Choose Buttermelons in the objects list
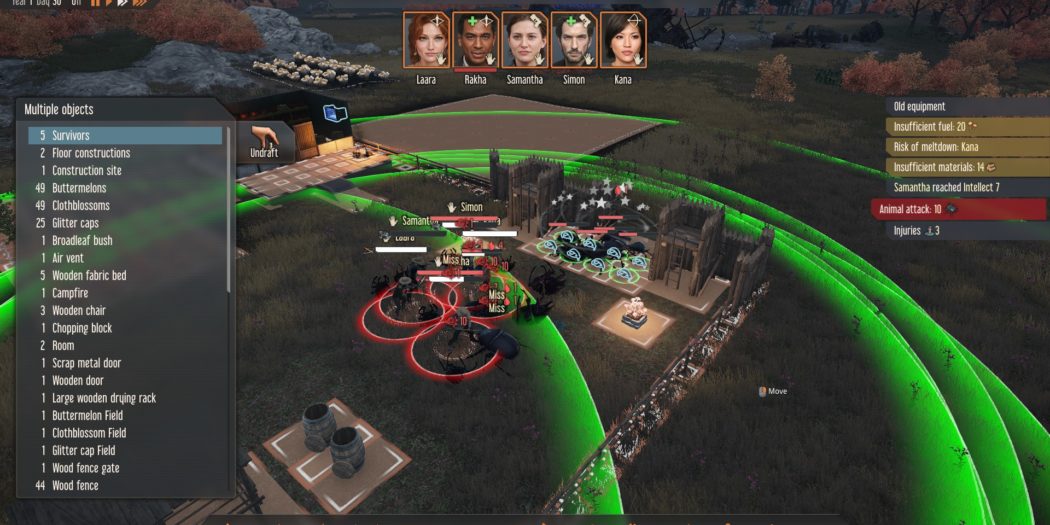Viewport: 1050px width, 525px height. [x=125, y=188]
